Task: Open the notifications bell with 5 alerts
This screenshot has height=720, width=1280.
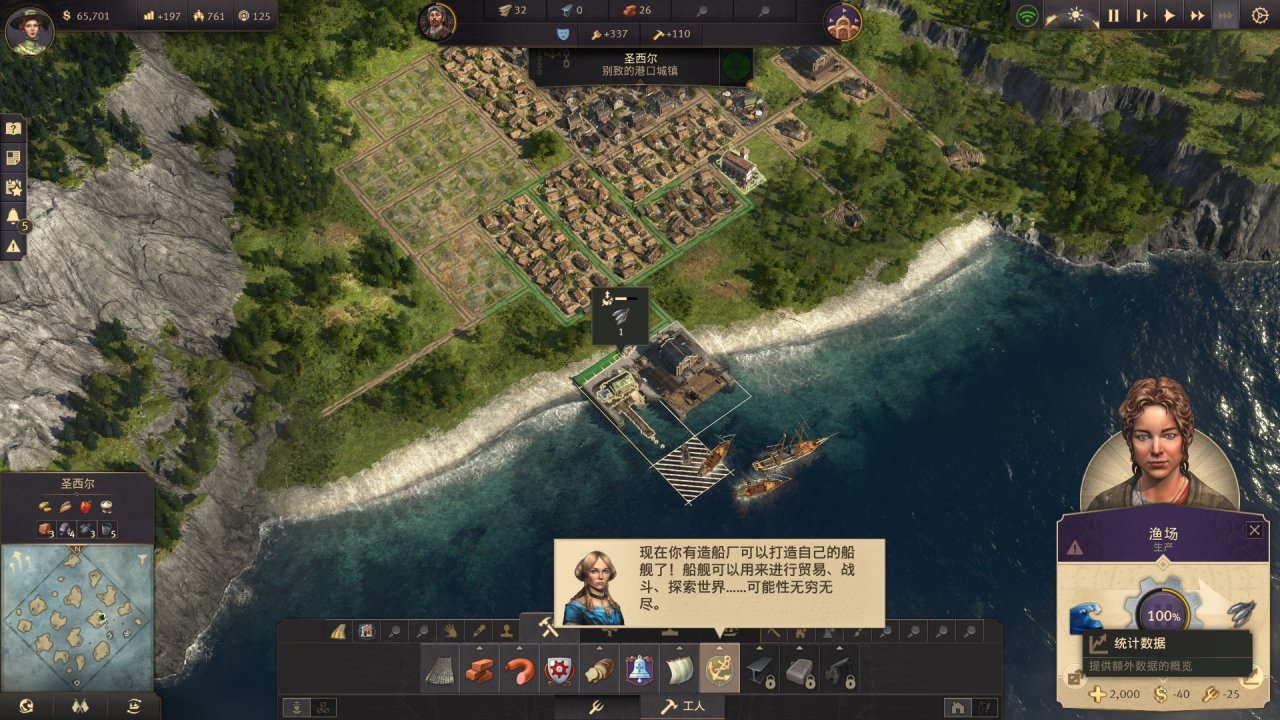Action: (x=13, y=216)
